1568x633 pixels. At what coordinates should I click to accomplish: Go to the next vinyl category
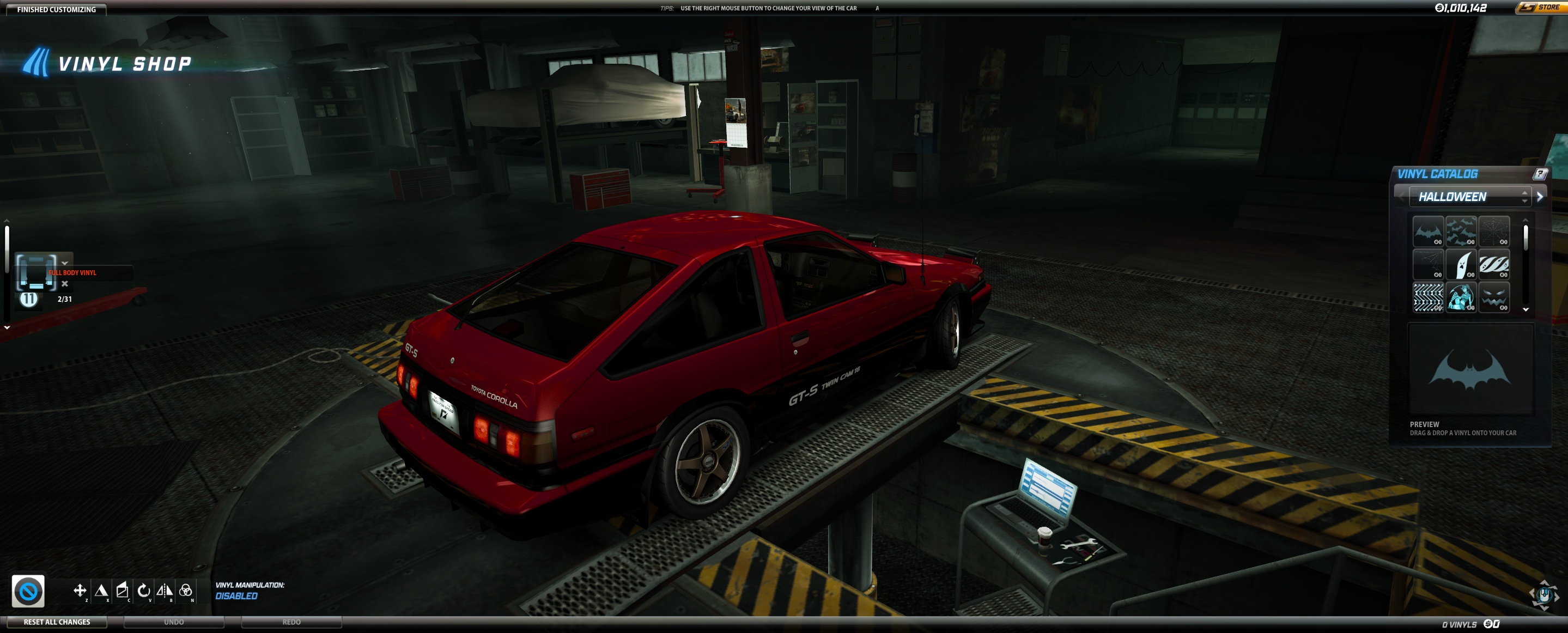pos(1539,197)
